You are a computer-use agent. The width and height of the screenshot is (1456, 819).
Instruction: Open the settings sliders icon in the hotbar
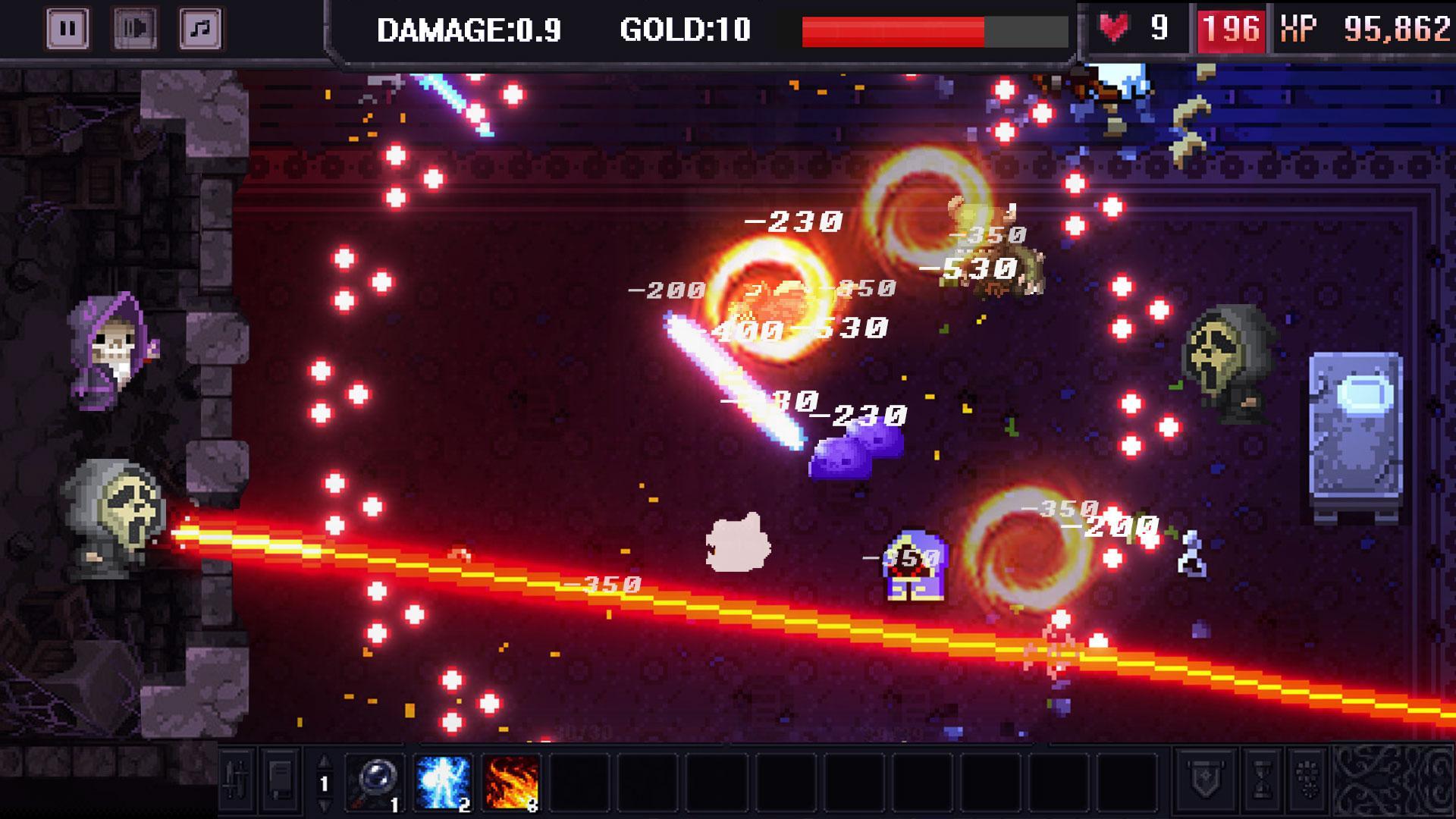point(235,786)
